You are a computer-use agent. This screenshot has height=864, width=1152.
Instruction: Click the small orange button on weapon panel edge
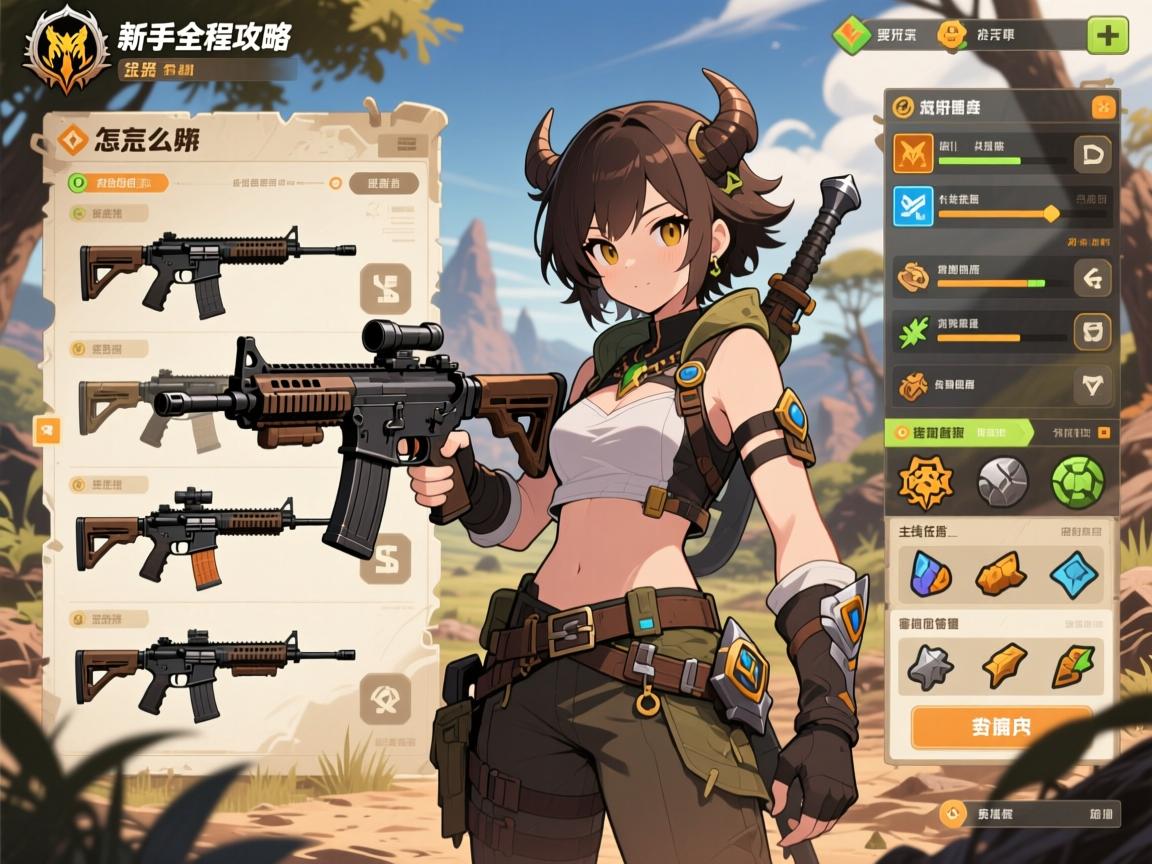coord(48,430)
